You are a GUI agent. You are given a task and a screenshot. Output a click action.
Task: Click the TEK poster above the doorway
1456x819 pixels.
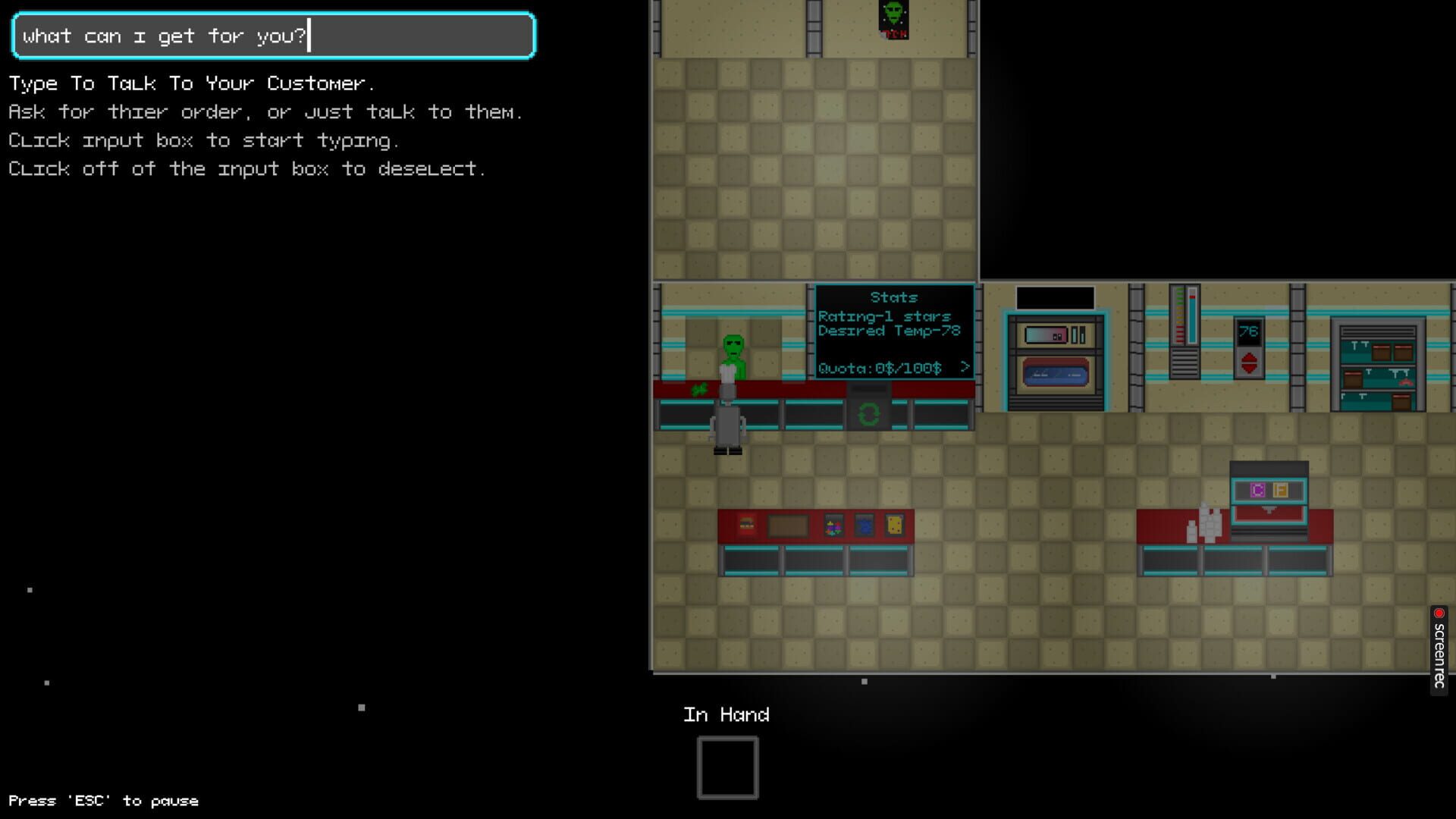point(893,19)
